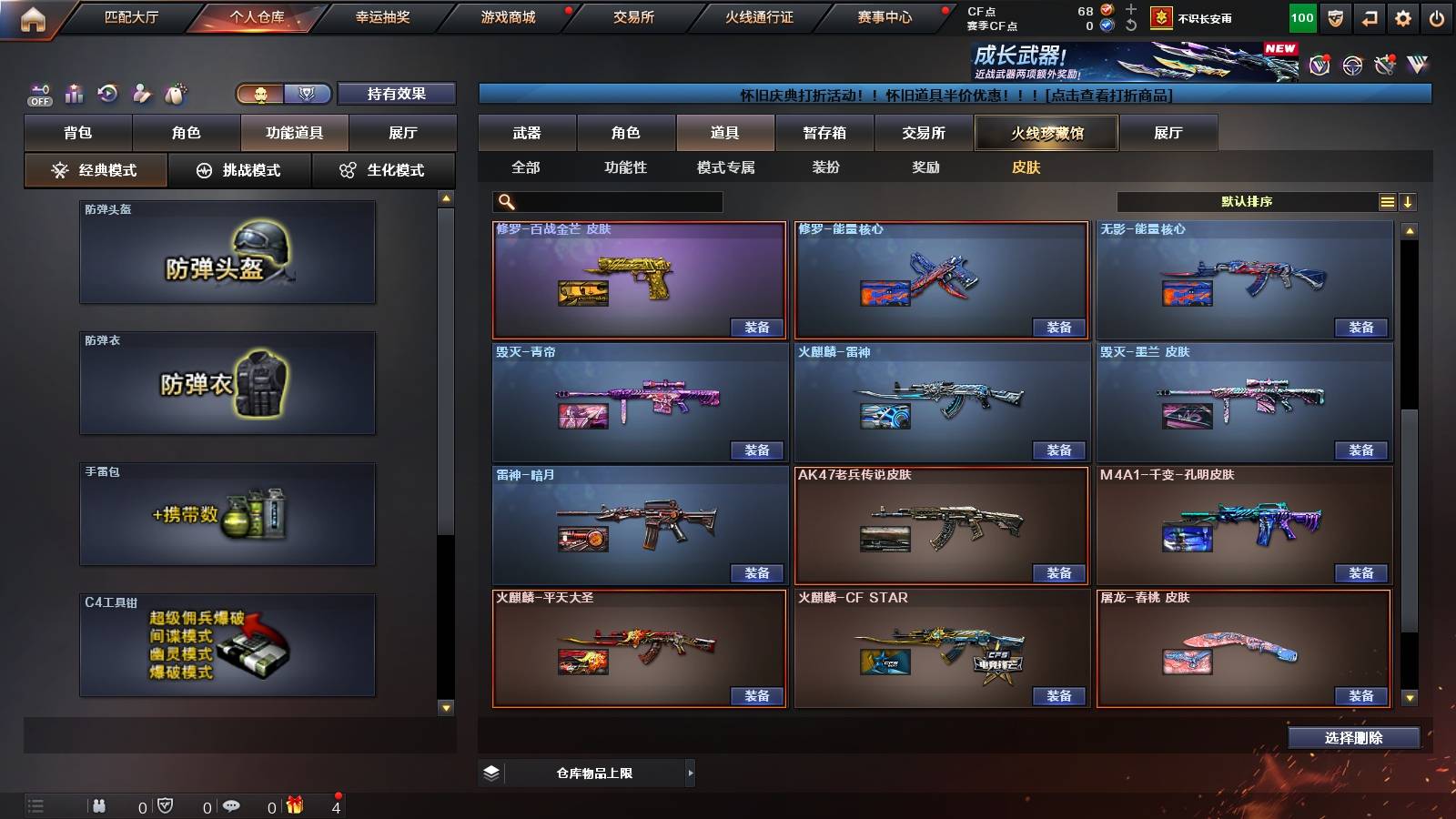
Task: Click the 选择删除 button
Action: point(1352,737)
